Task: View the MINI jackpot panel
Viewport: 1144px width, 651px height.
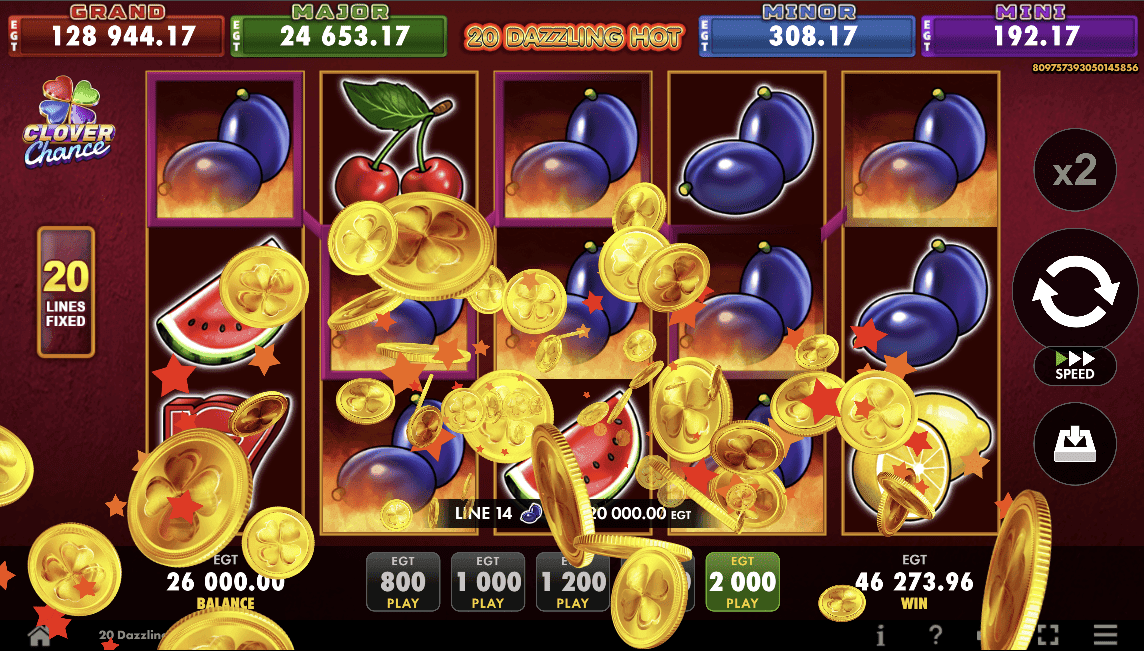Action: pyautogui.click(x=1029, y=33)
